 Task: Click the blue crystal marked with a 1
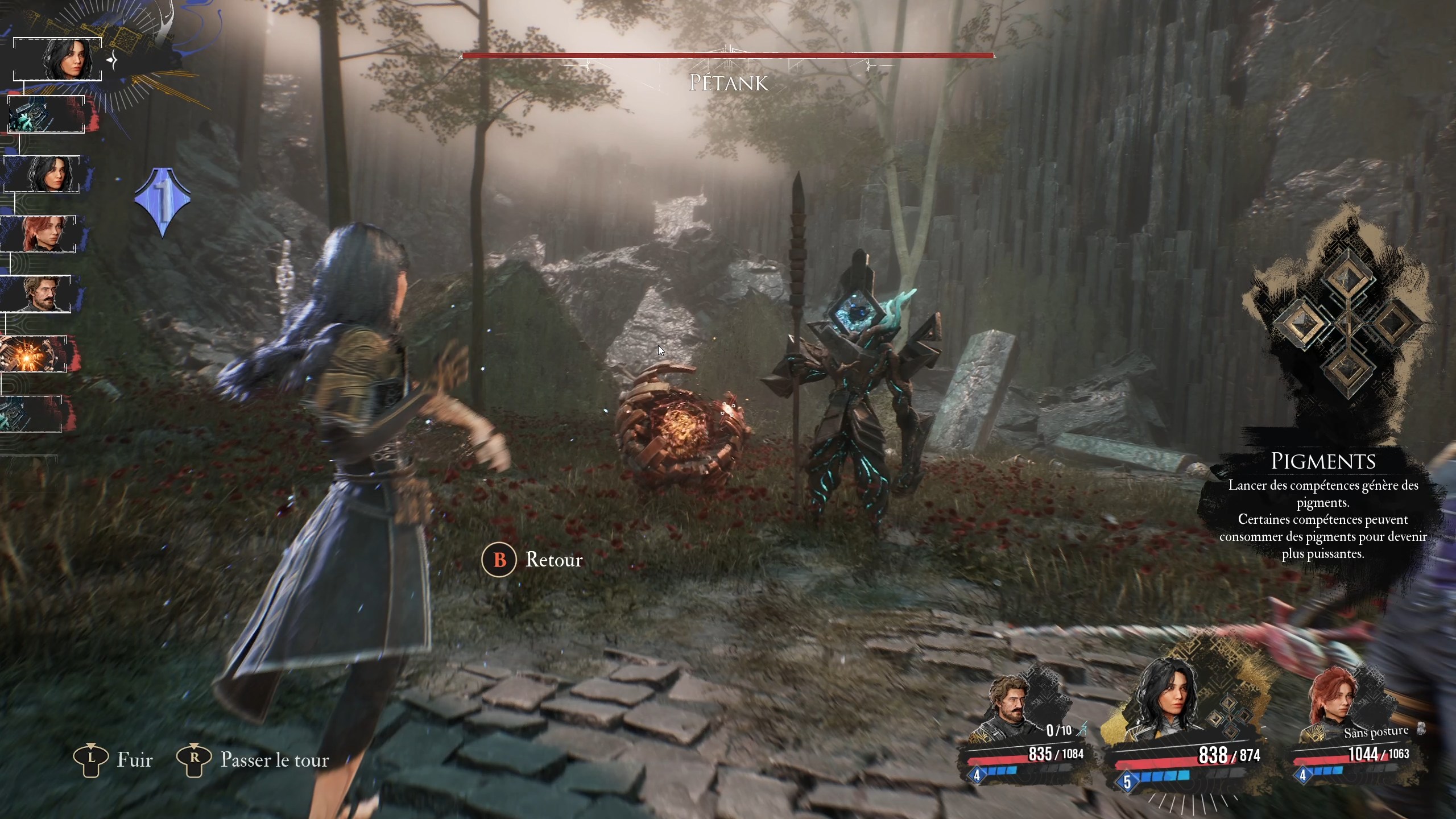[x=163, y=202]
